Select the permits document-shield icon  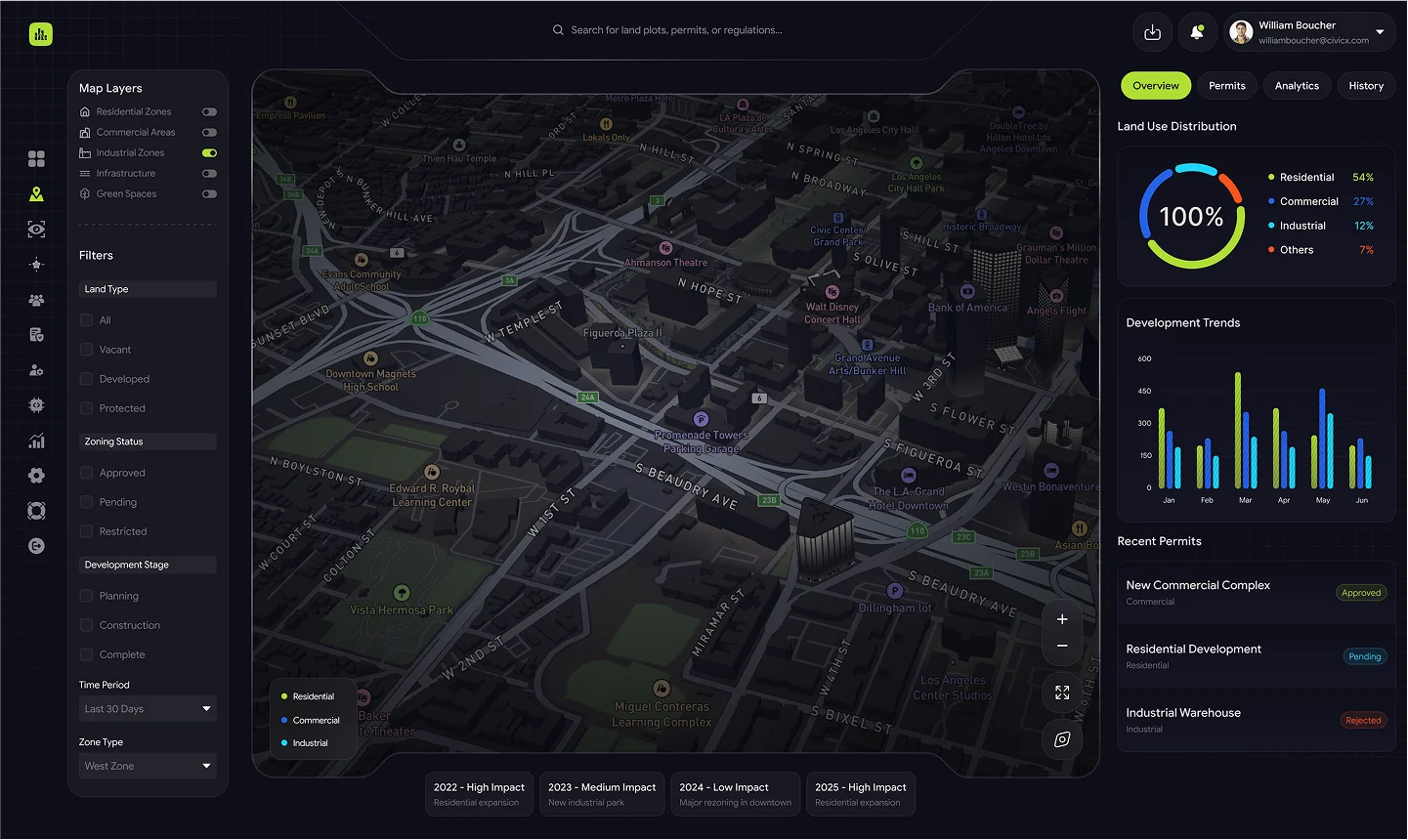click(x=36, y=334)
